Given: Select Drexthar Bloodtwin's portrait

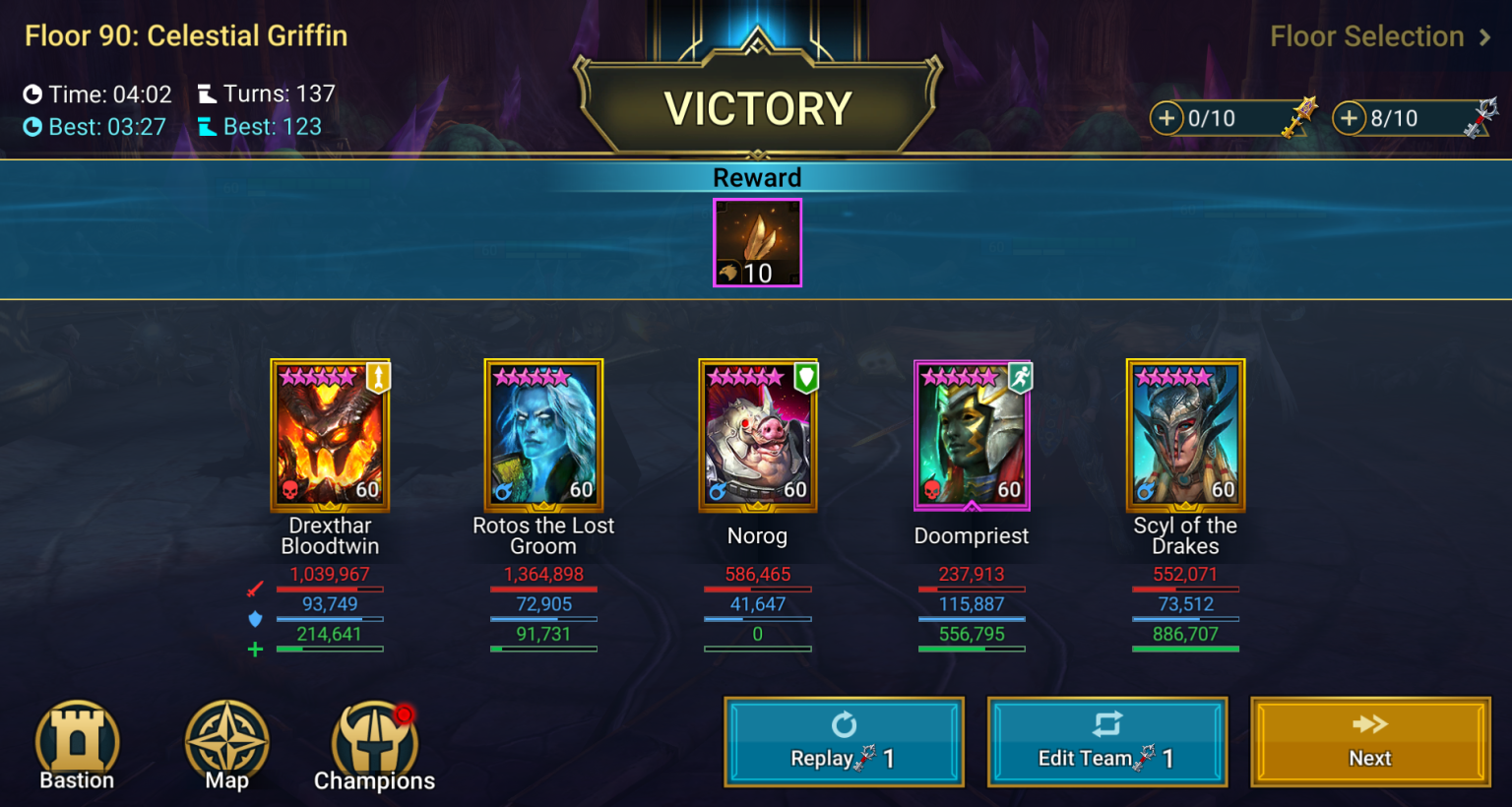Looking at the screenshot, I should pyautogui.click(x=330, y=435).
